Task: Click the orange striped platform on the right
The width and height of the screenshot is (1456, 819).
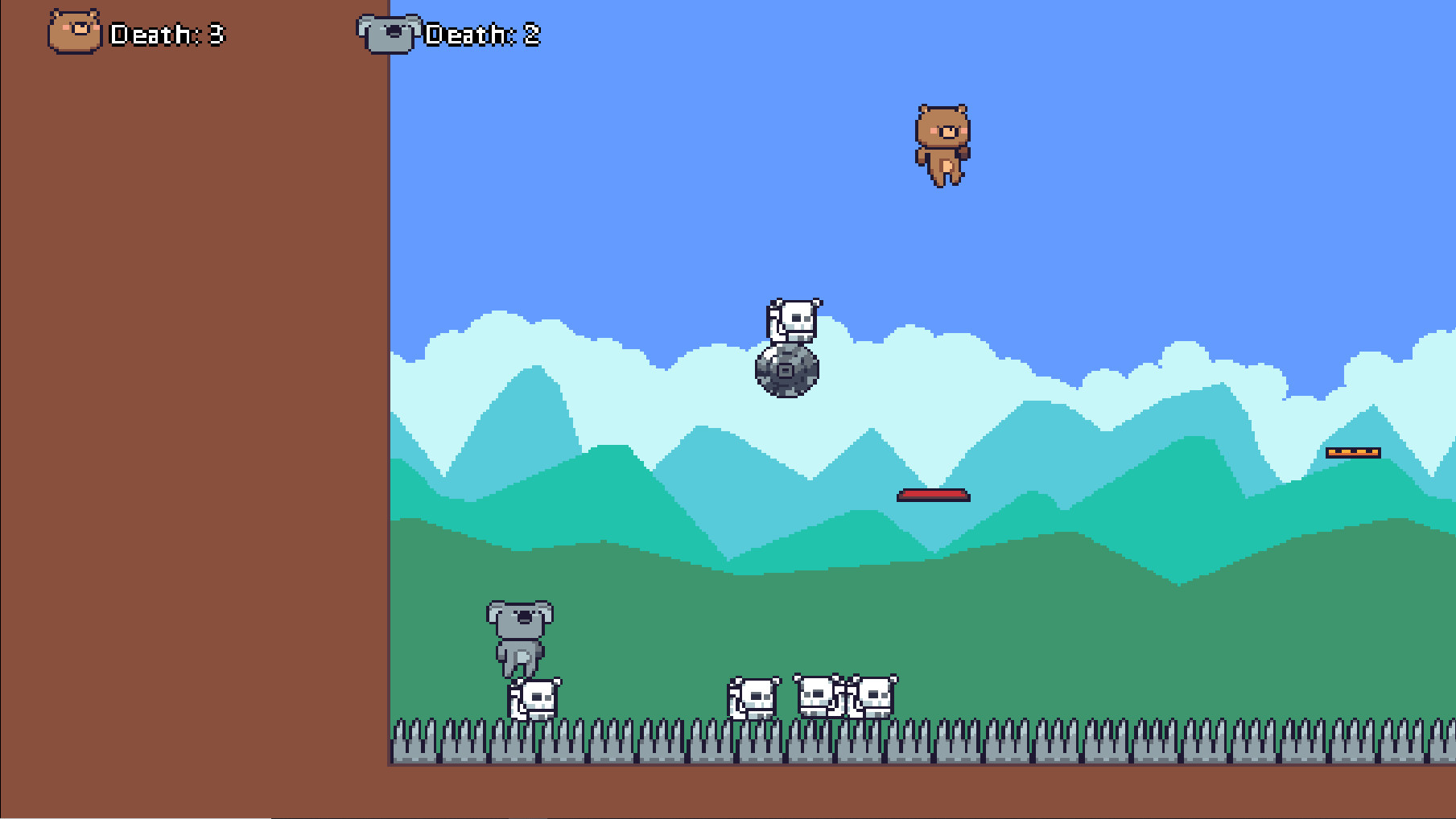Action: (x=1355, y=453)
